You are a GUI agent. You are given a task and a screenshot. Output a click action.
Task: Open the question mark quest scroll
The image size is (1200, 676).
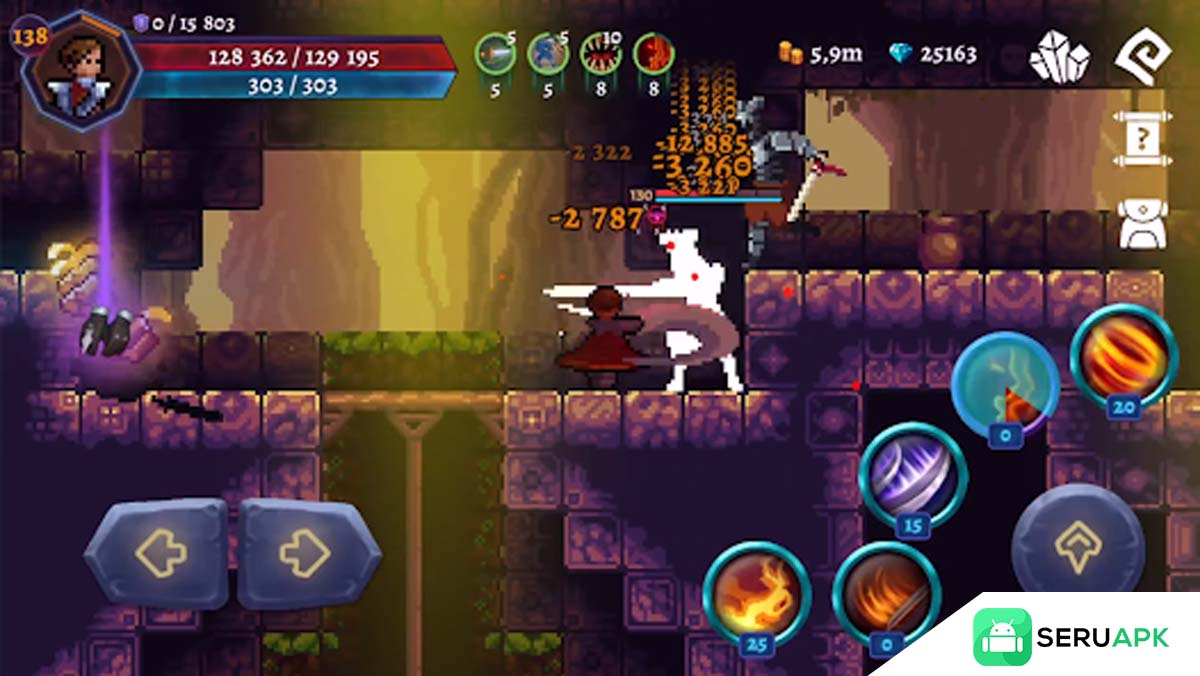pos(1141,139)
